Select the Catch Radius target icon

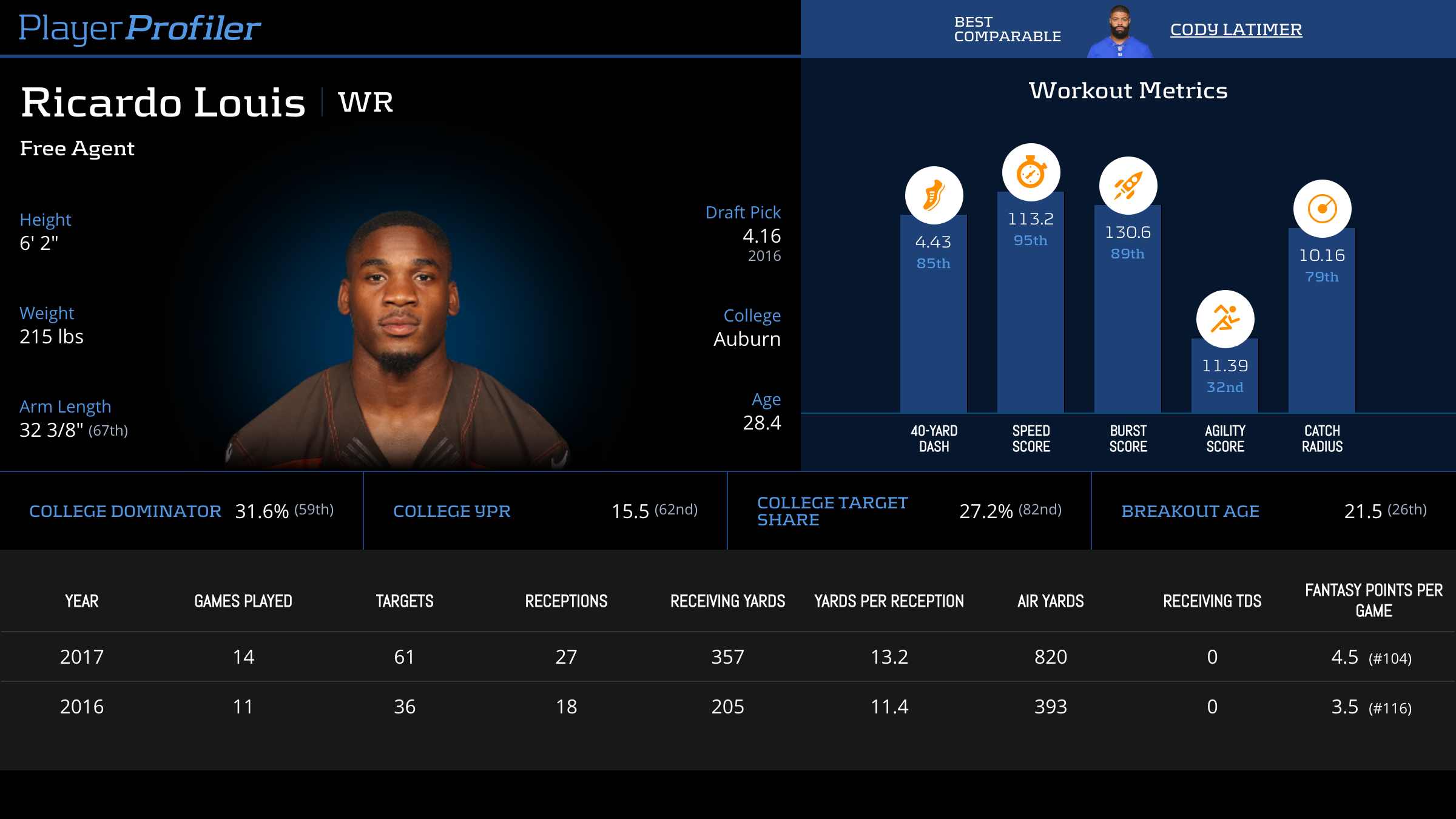tap(1322, 209)
